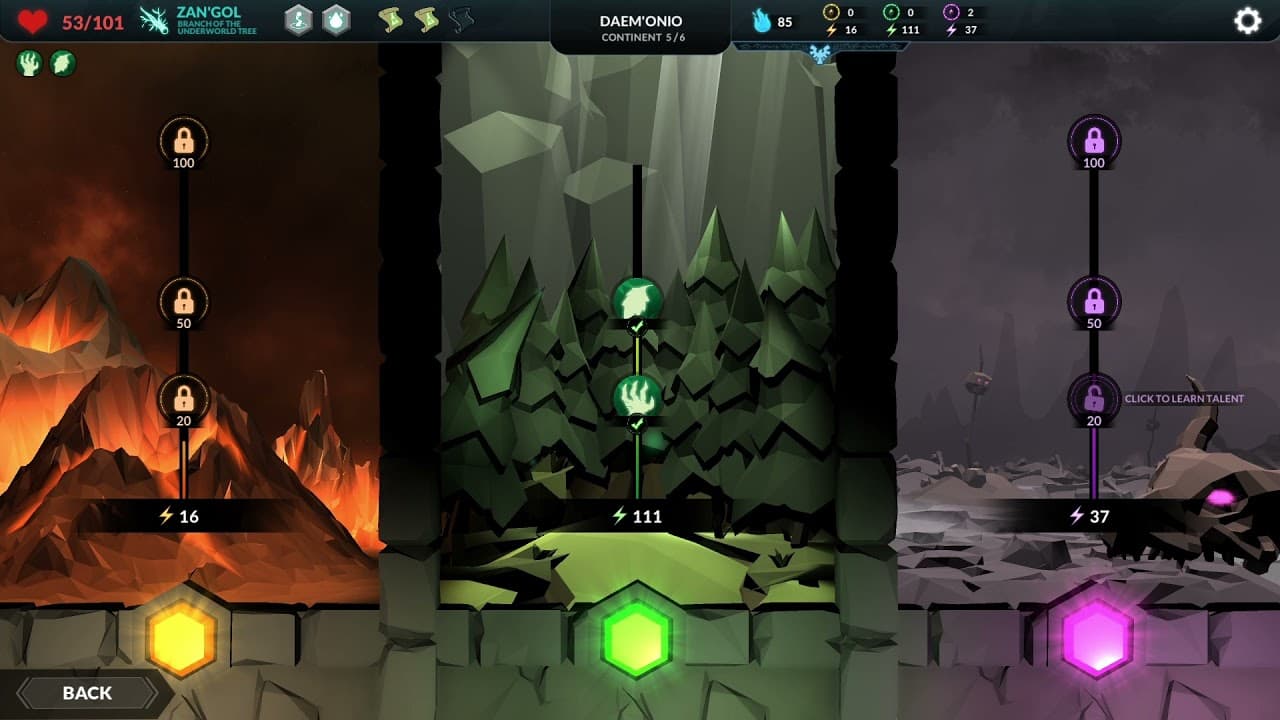
Task: Inspect the learned green claw talent
Action: [x=637, y=398]
